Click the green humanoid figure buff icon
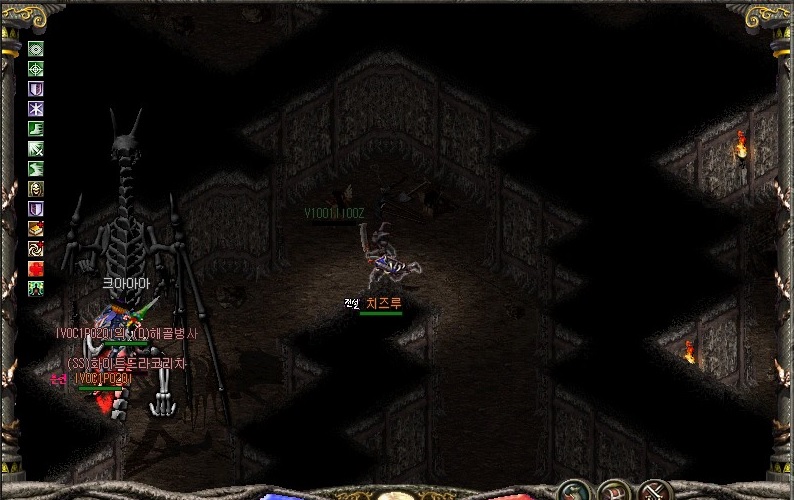This screenshot has height=500, width=794. click(36, 288)
